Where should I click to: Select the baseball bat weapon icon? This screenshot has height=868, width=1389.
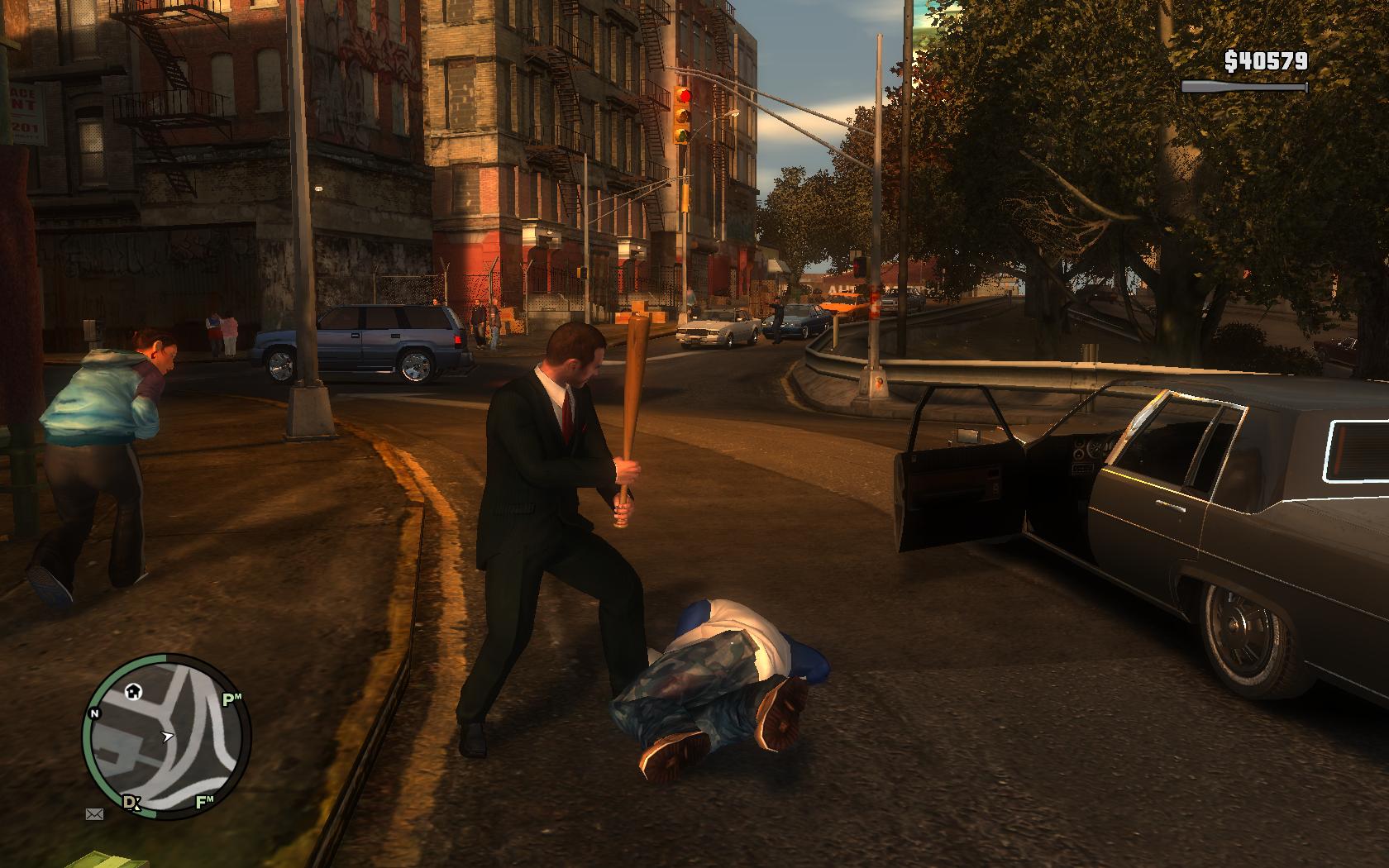coord(1244,86)
